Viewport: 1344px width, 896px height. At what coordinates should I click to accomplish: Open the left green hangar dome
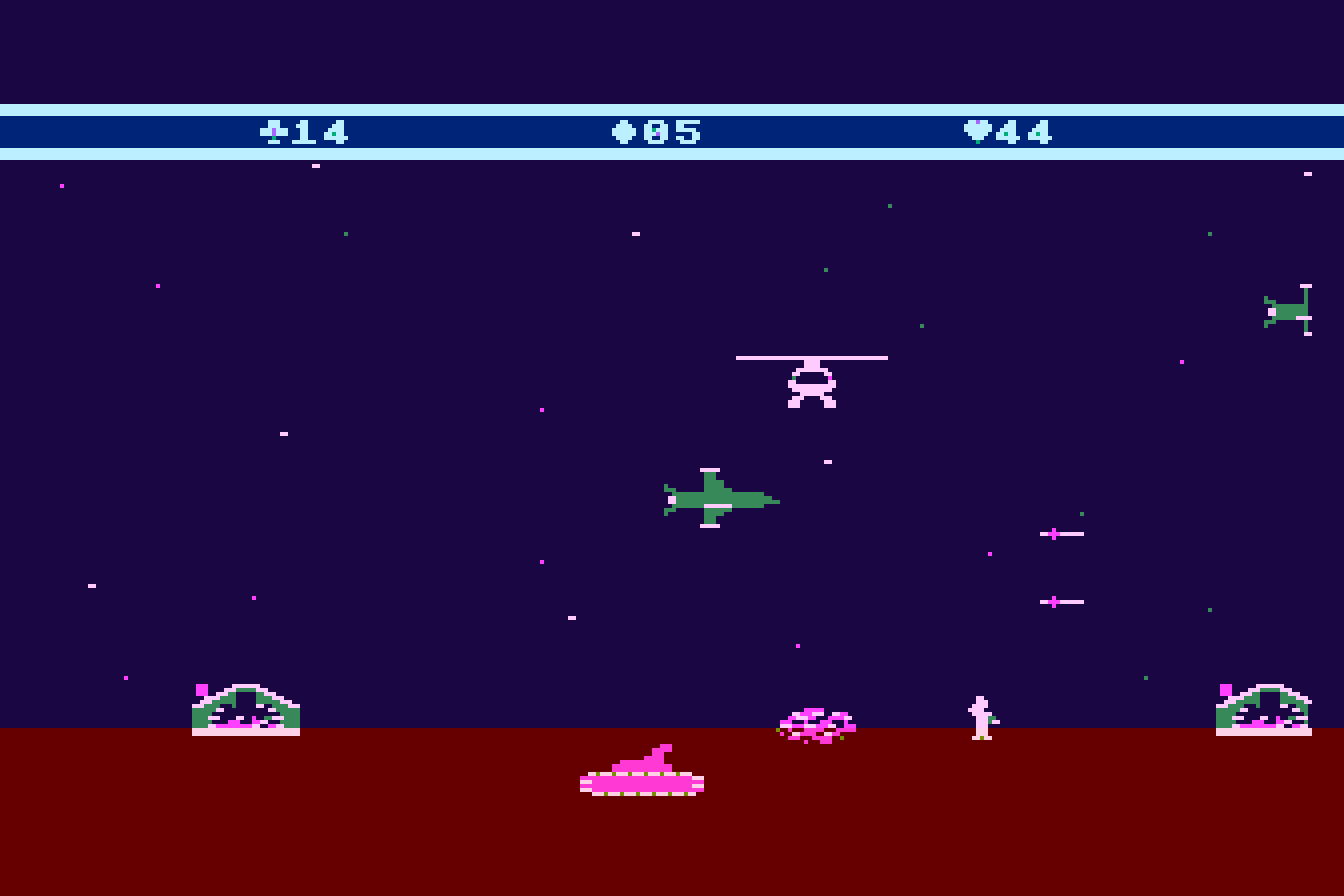[244, 710]
